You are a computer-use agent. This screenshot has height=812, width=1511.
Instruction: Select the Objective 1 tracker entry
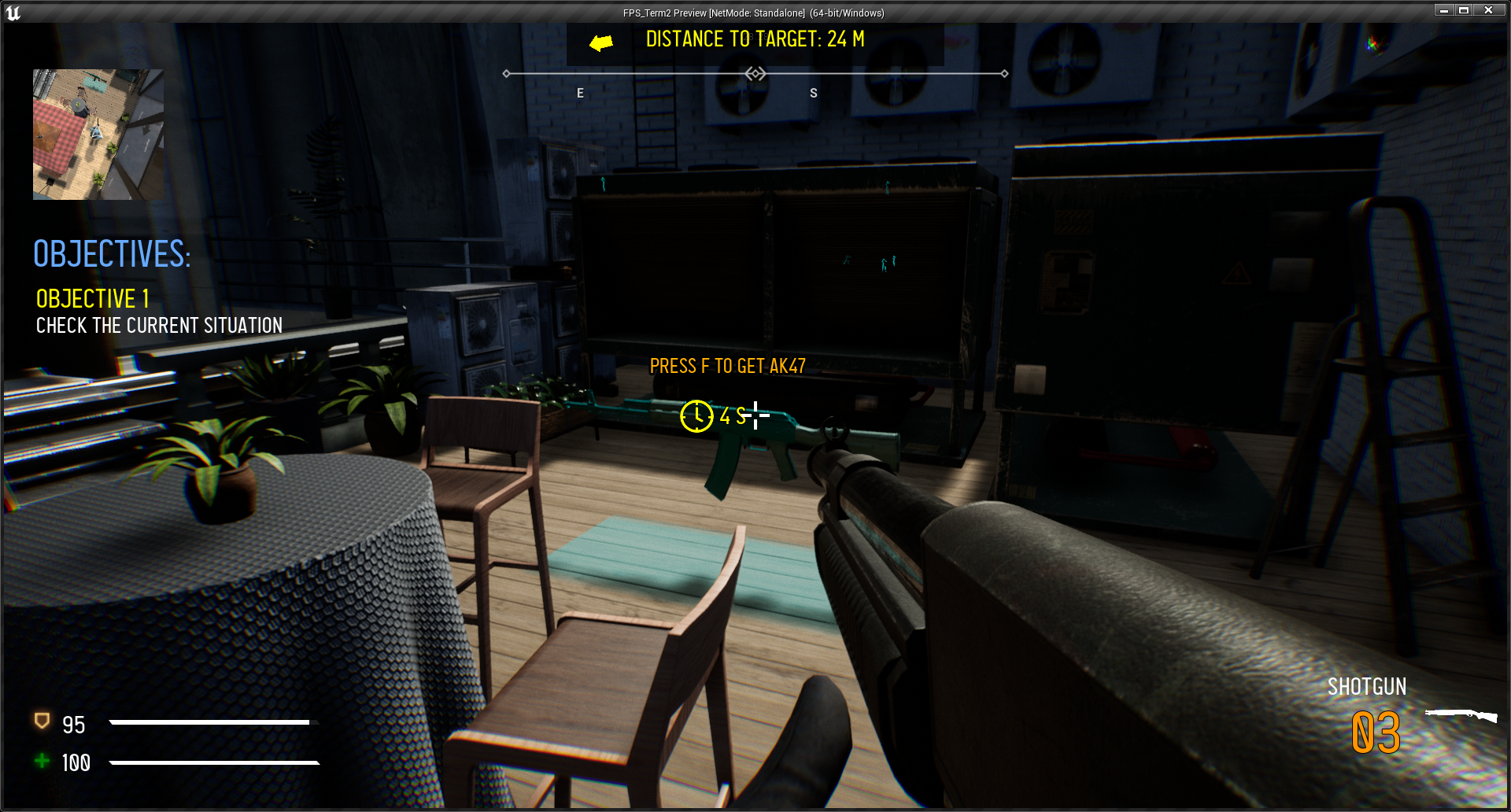click(93, 299)
